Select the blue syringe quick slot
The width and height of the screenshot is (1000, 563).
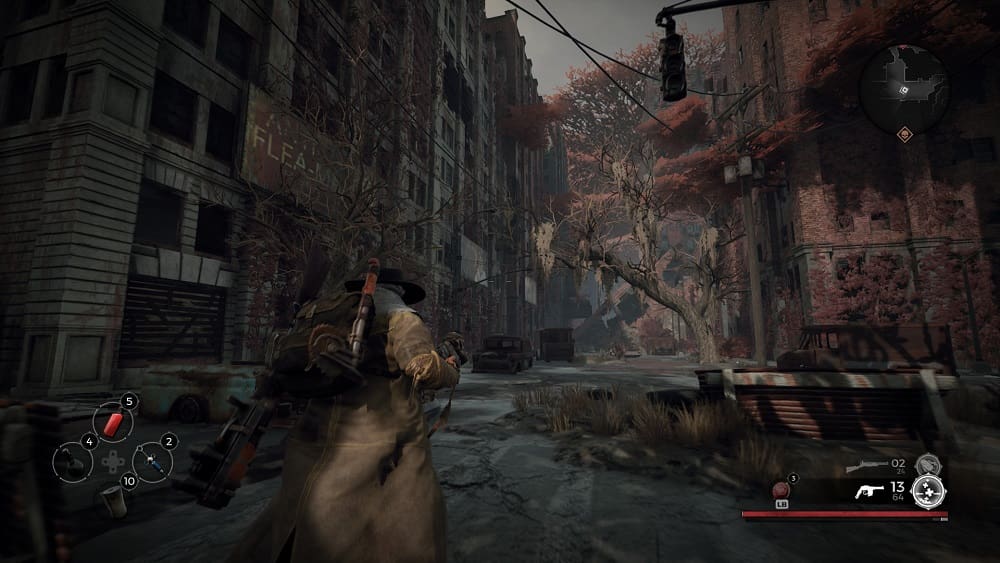click(x=152, y=461)
